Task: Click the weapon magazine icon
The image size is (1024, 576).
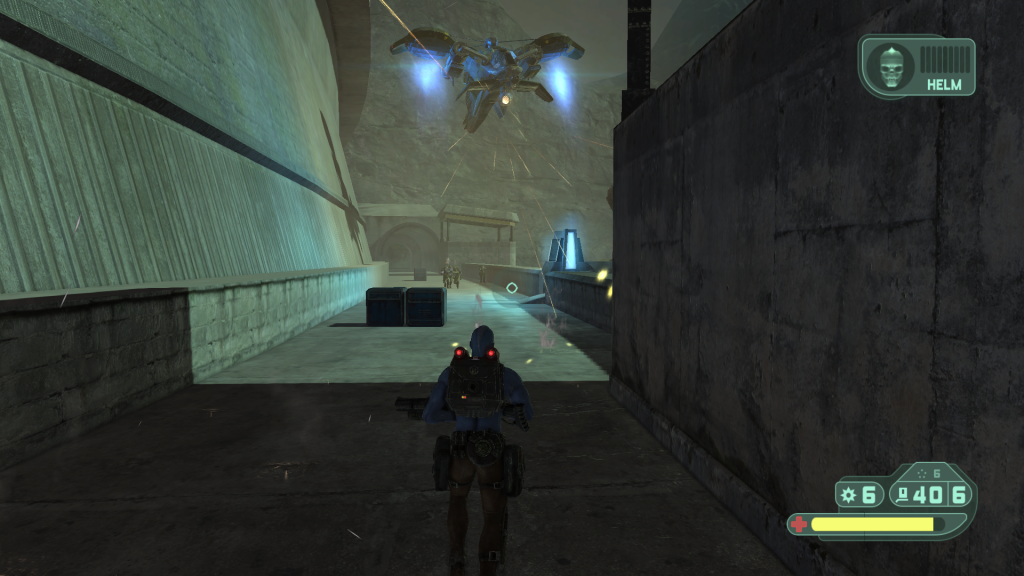Action: 903,494
